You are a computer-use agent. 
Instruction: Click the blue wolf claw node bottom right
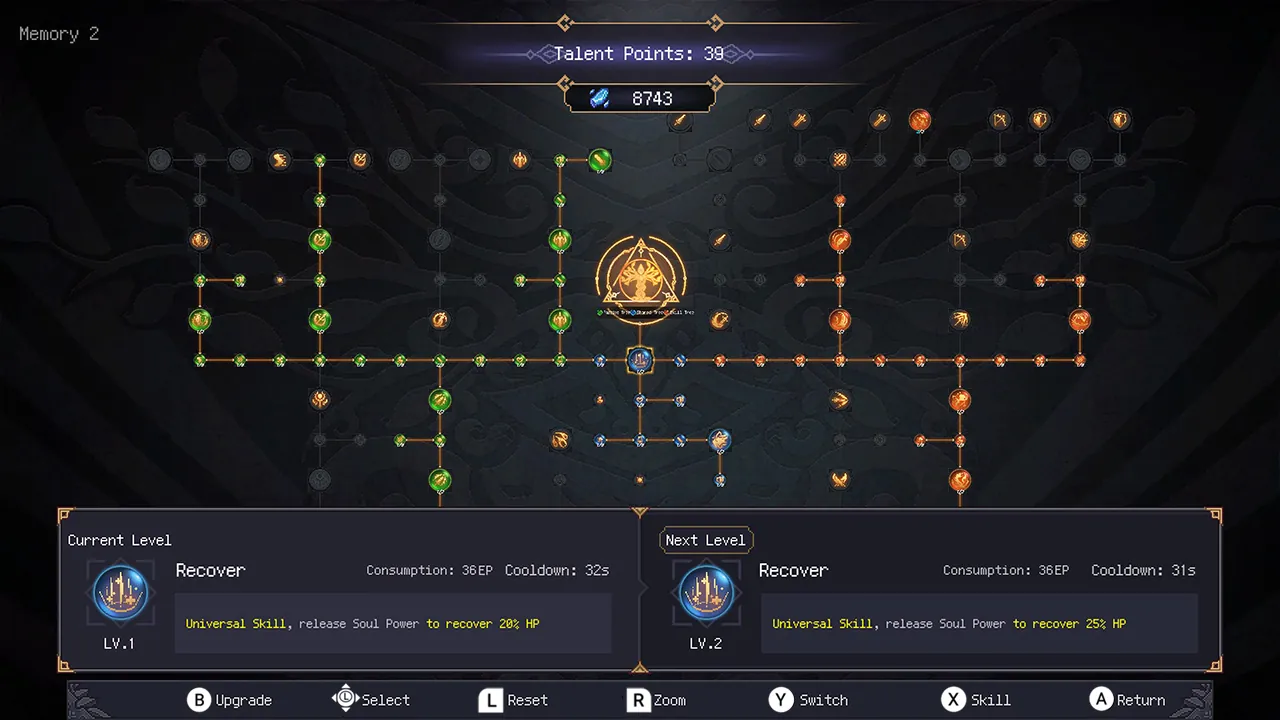(x=720, y=440)
